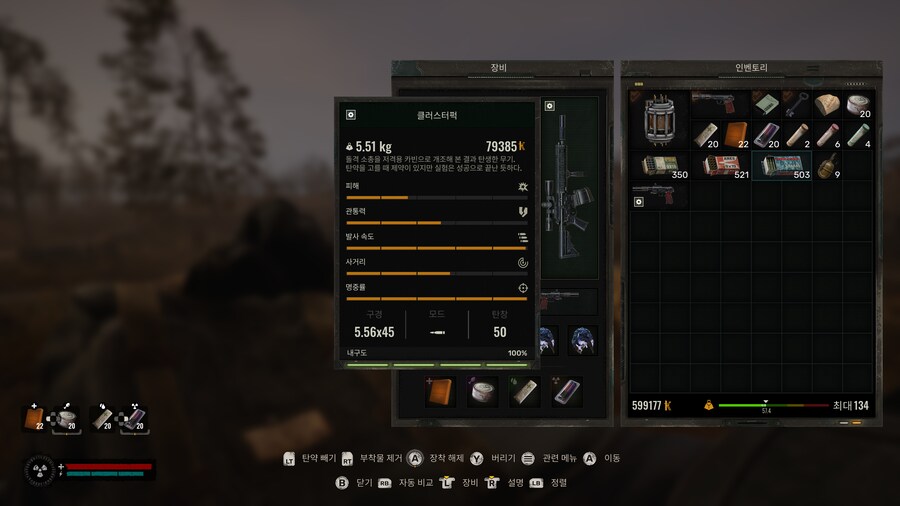
Task: Pick the grenade stack of 9
Action: click(829, 166)
